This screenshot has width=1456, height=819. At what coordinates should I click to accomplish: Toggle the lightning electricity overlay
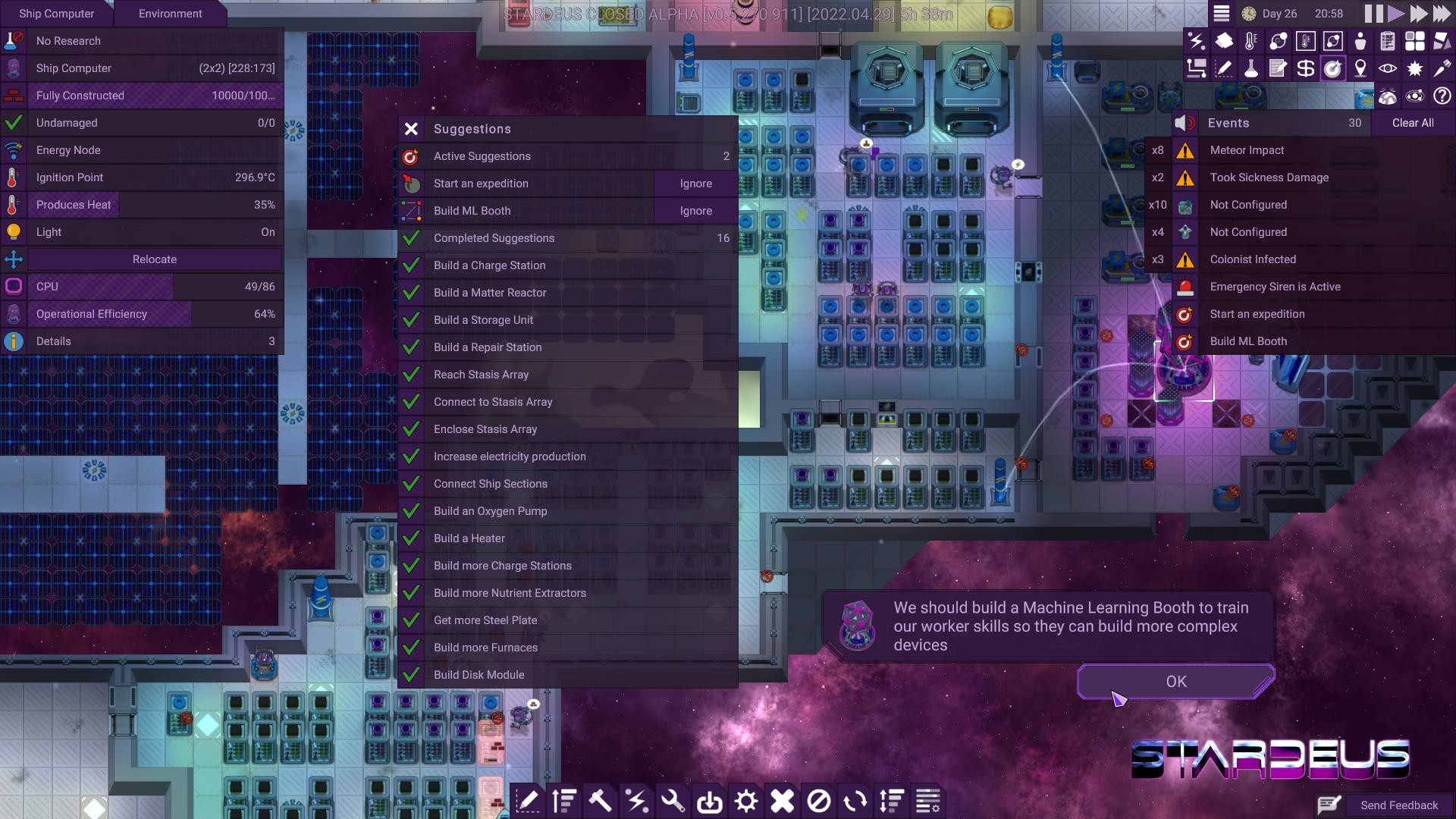point(1198,41)
